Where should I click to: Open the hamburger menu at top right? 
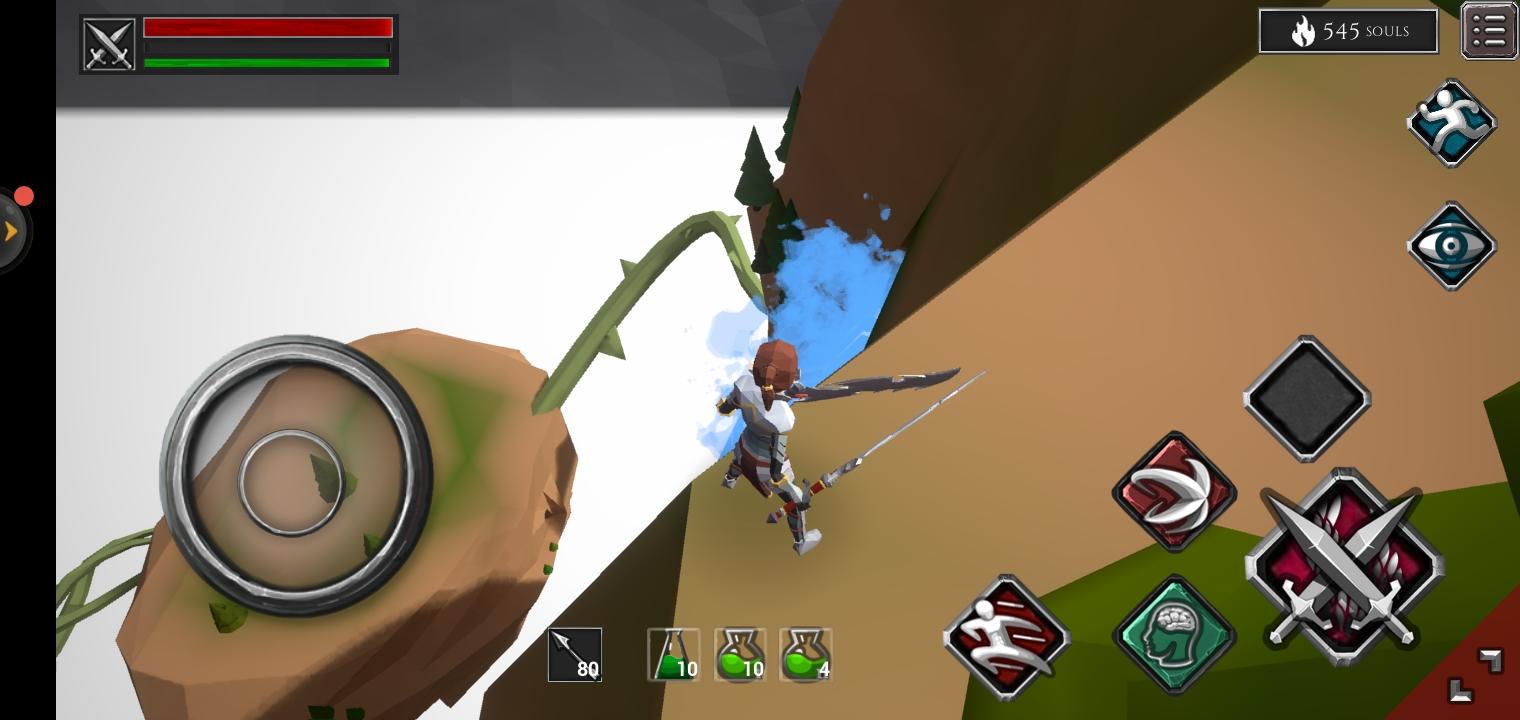click(1489, 29)
